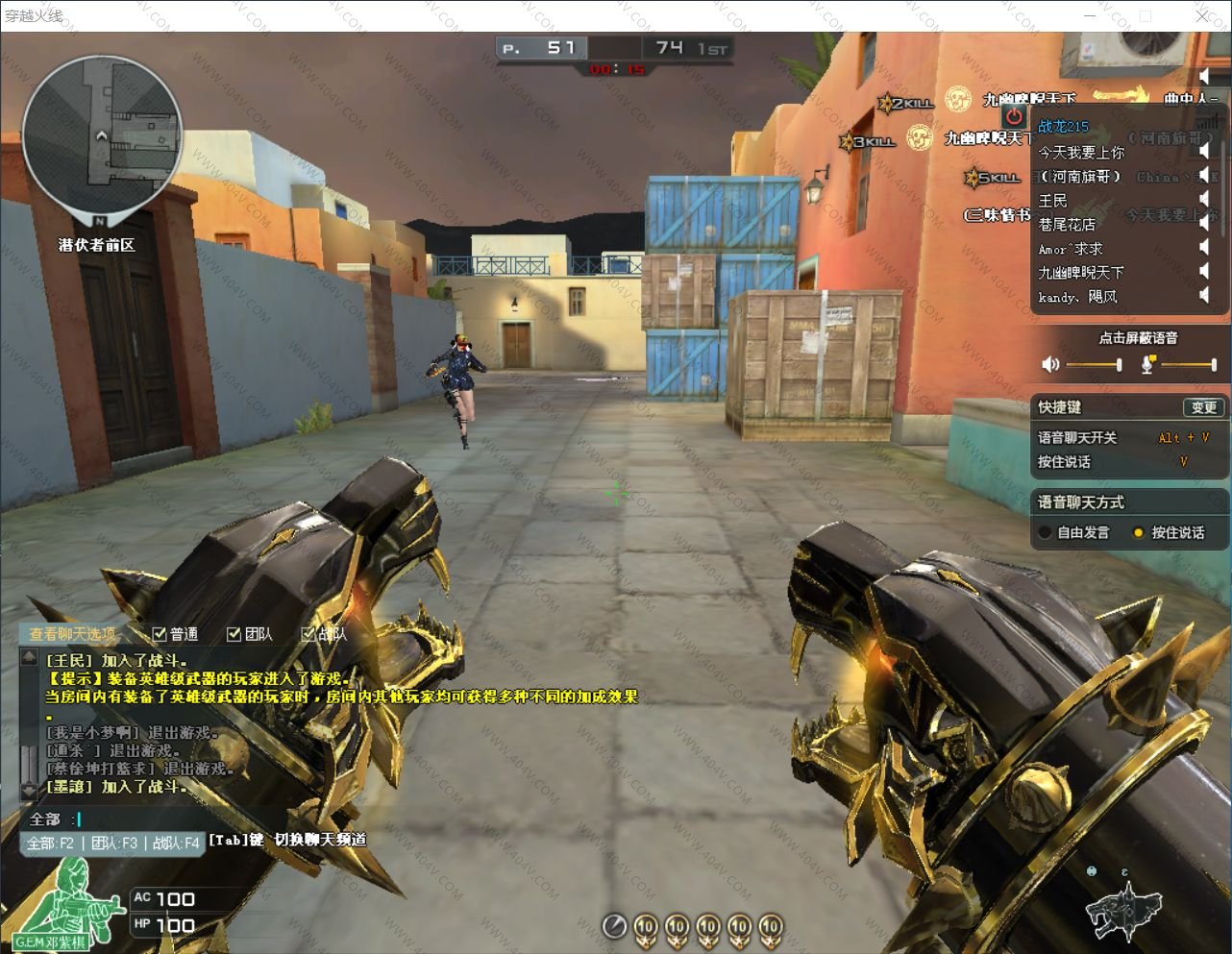Mute player 王民 in voice list
The image size is (1232, 954).
pyautogui.click(x=1203, y=201)
